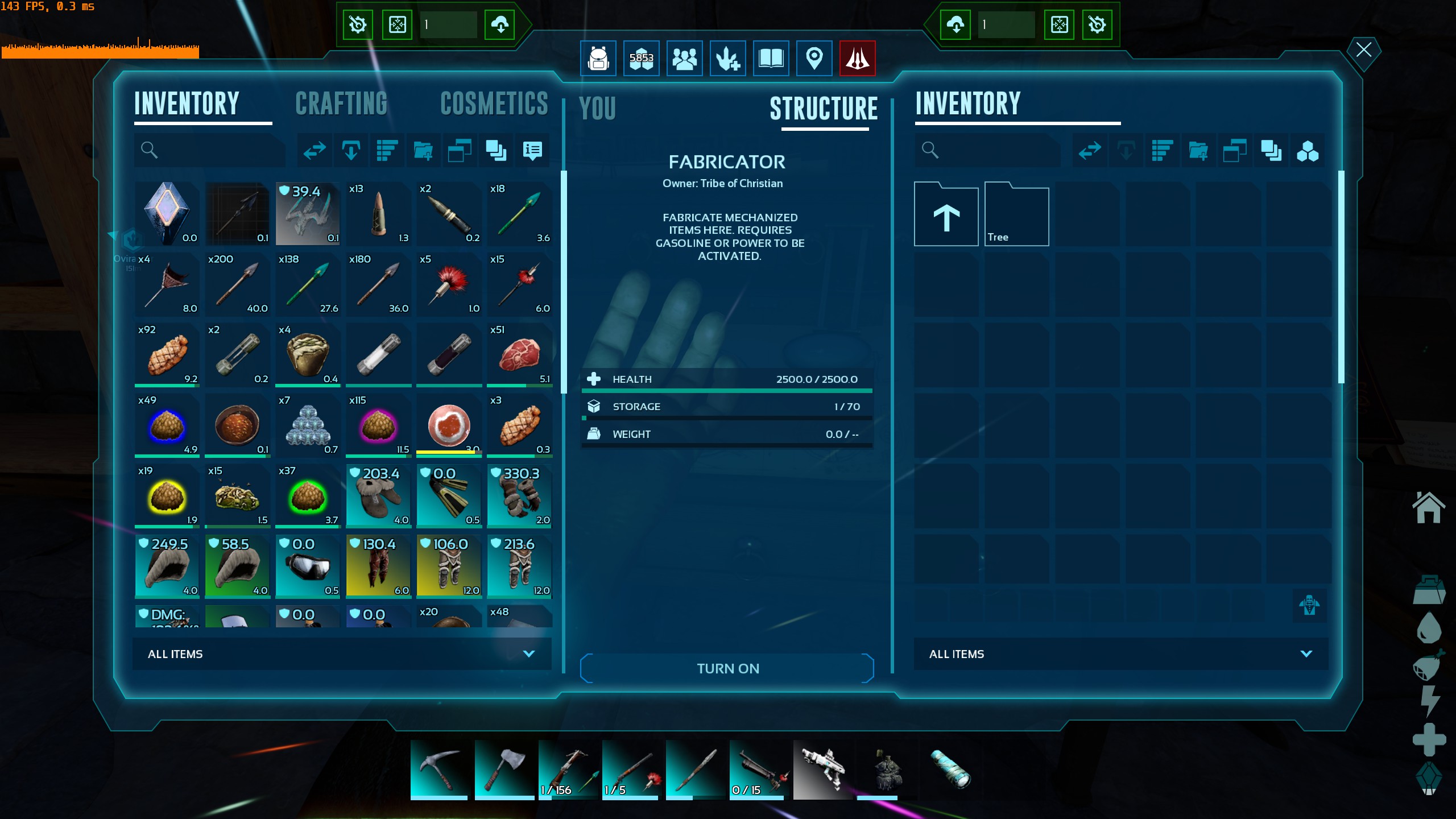Viewport: 1456px width, 819px height.
Task: Select the You tab
Action: pyautogui.click(x=597, y=109)
